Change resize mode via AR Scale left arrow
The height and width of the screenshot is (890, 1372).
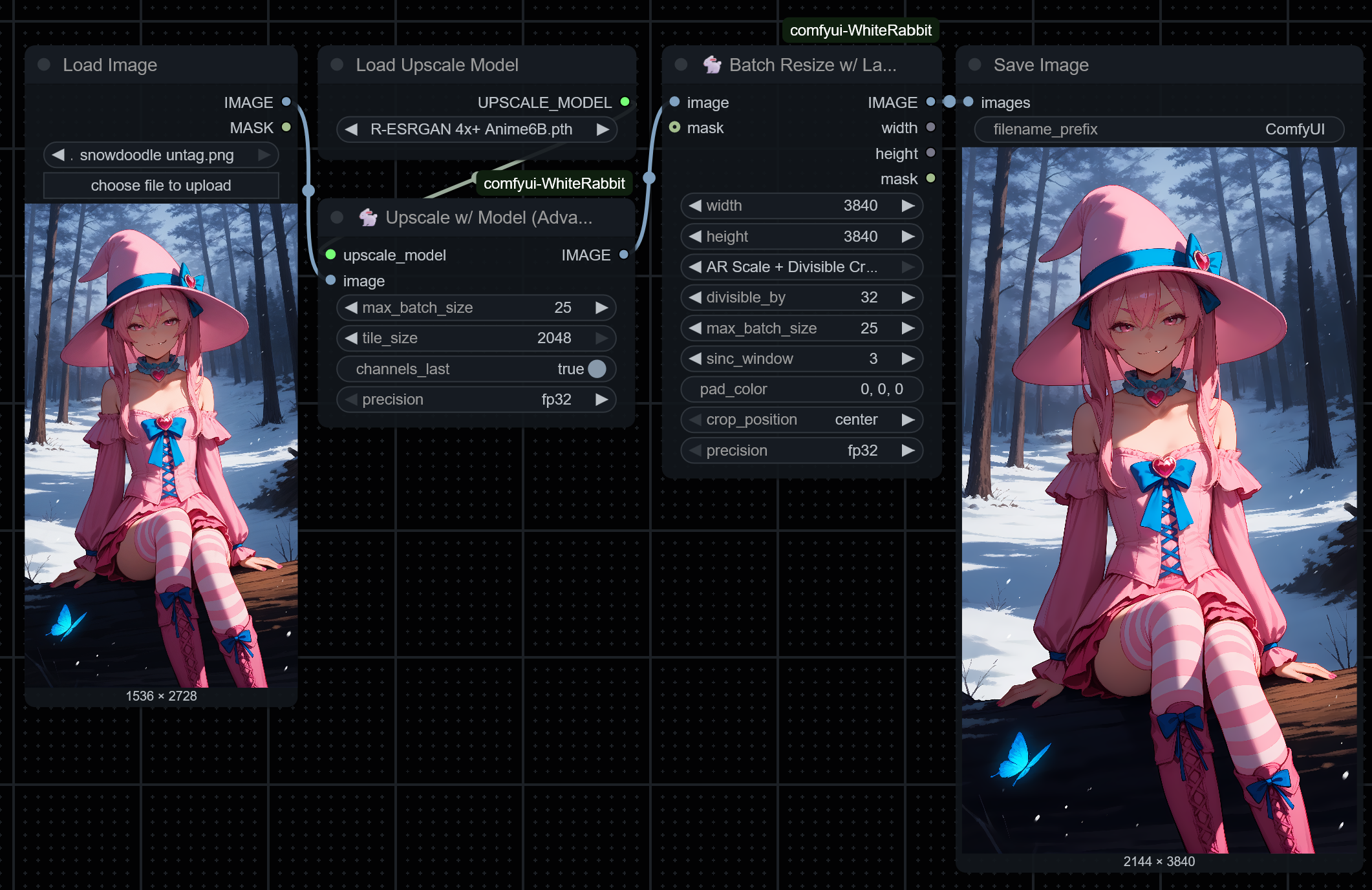[695, 266]
